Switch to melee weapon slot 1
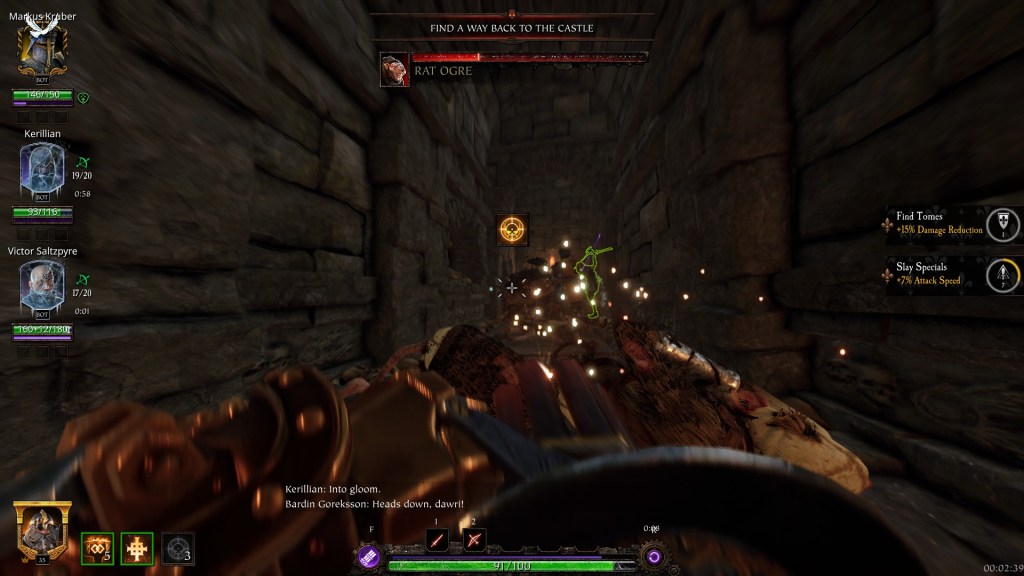 pyautogui.click(x=436, y=540)
